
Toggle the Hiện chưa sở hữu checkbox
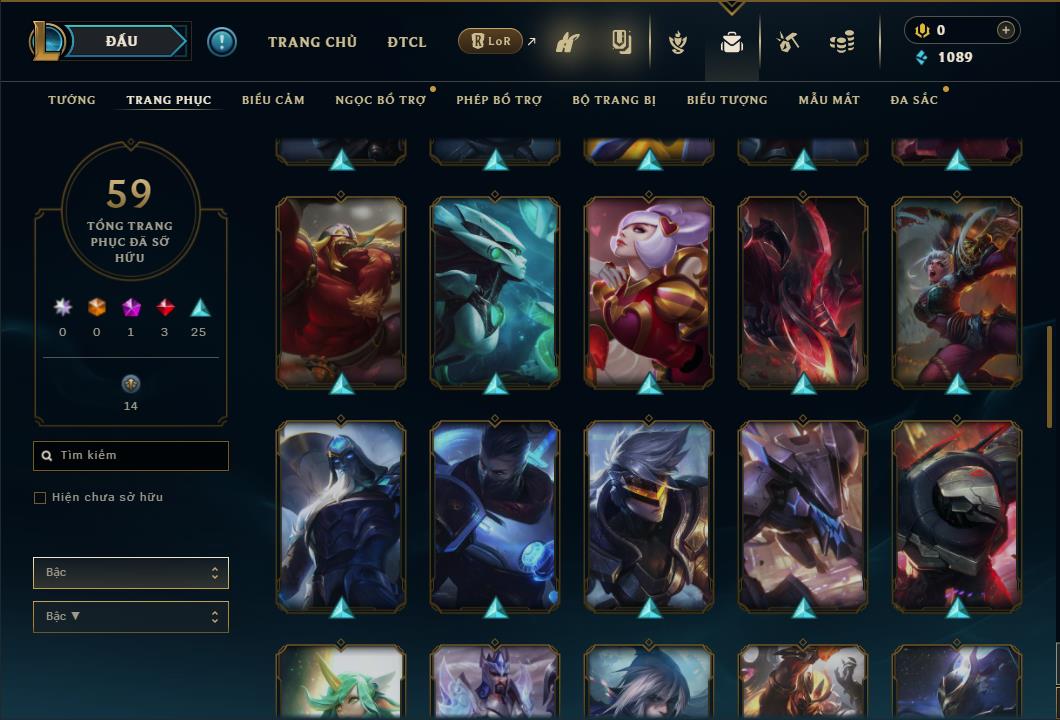click(x=40, y=498)
